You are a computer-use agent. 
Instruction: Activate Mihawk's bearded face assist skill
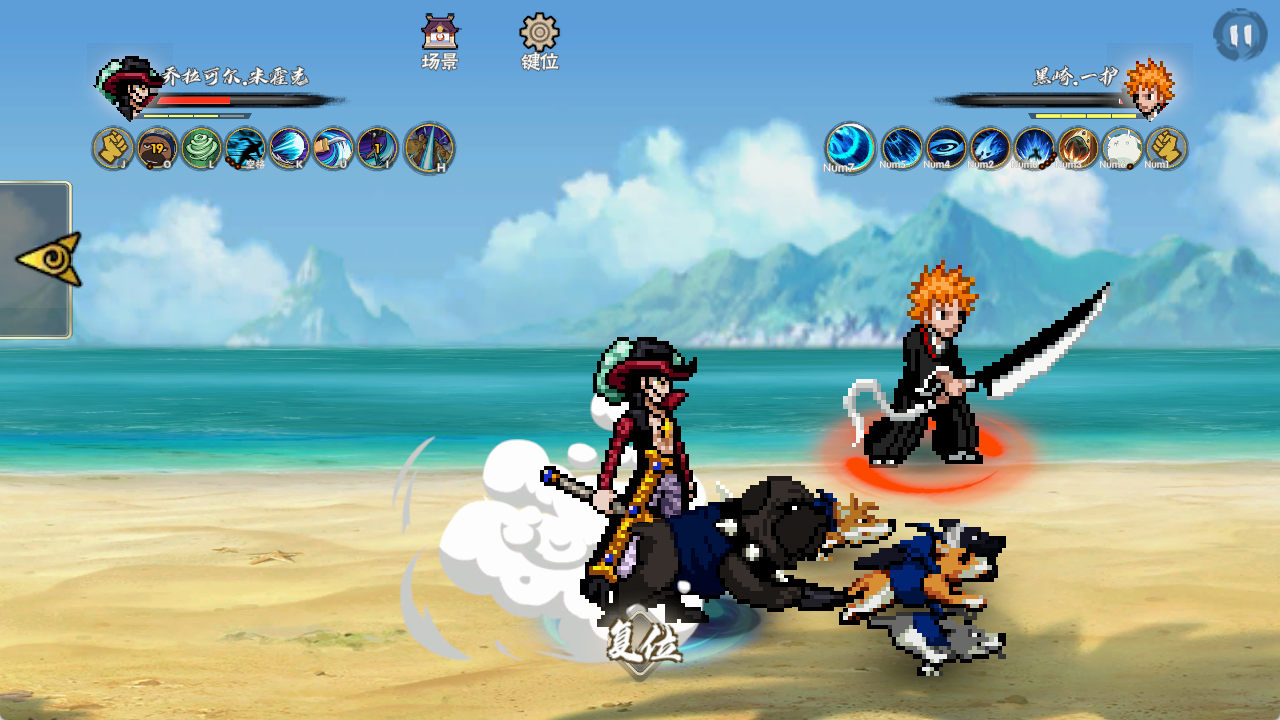click(x=157, y=148)
